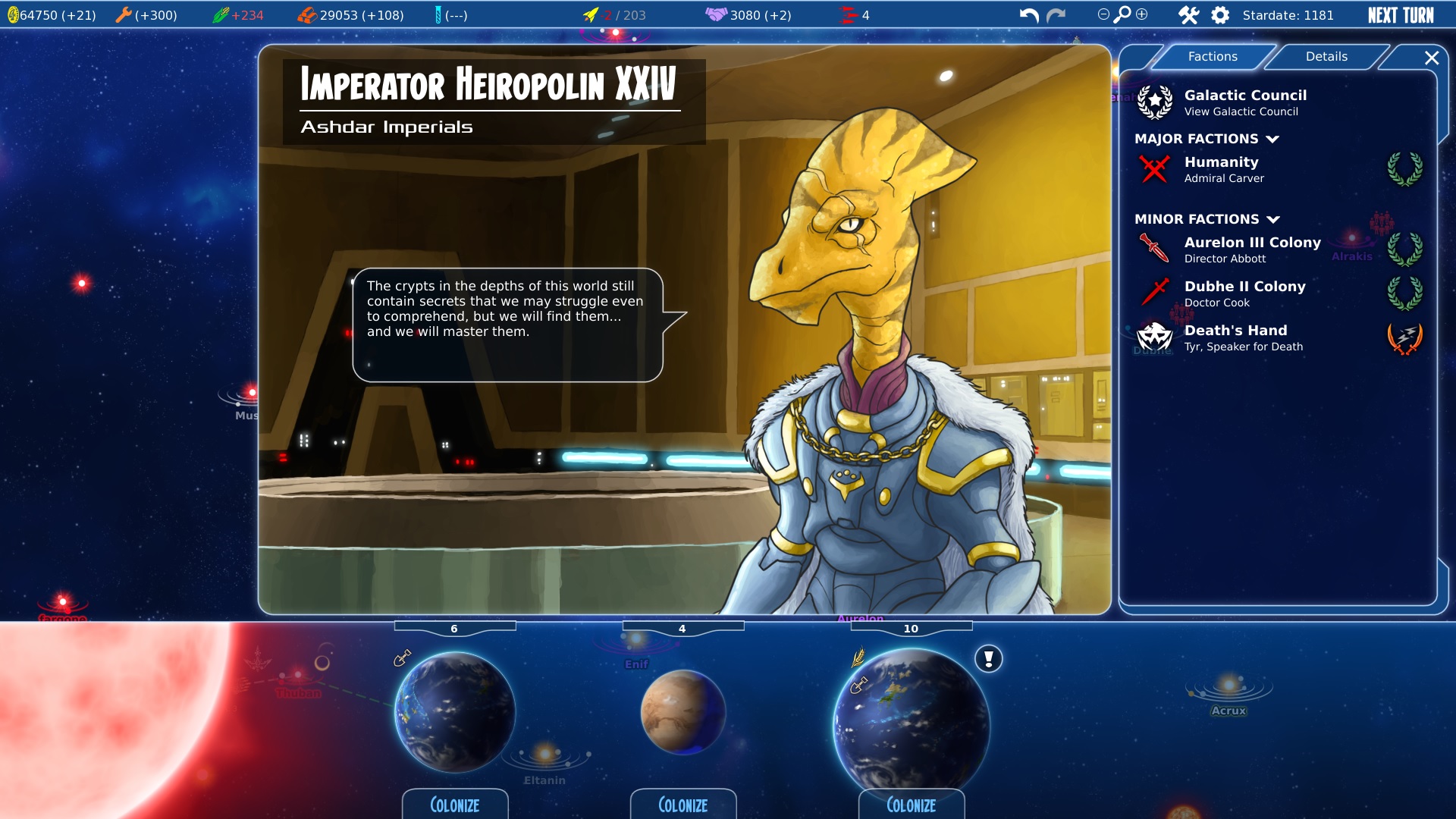
Task: Open the wrench and hammer tools menu
Action: [1188, 15]
